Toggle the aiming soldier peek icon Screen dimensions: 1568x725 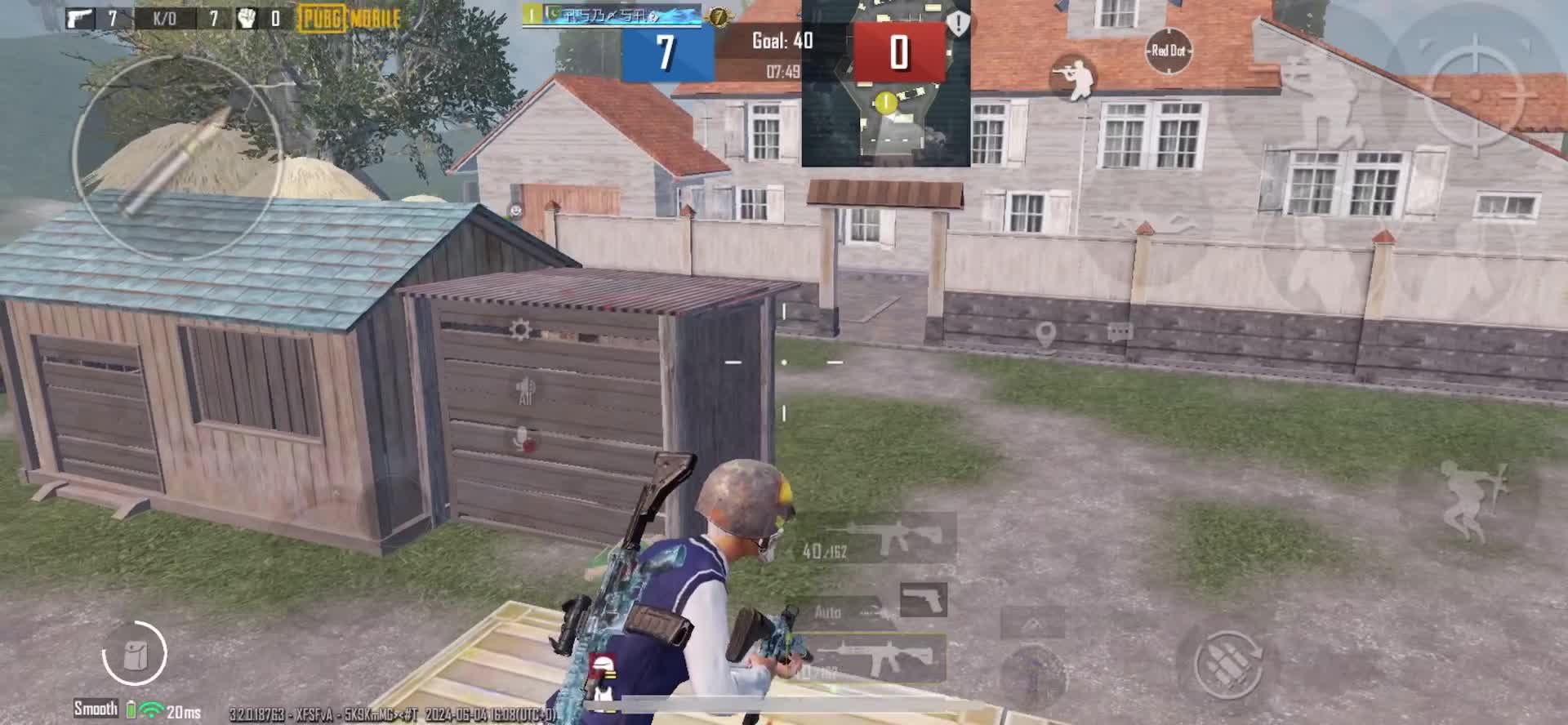(x=1075, y=76)
